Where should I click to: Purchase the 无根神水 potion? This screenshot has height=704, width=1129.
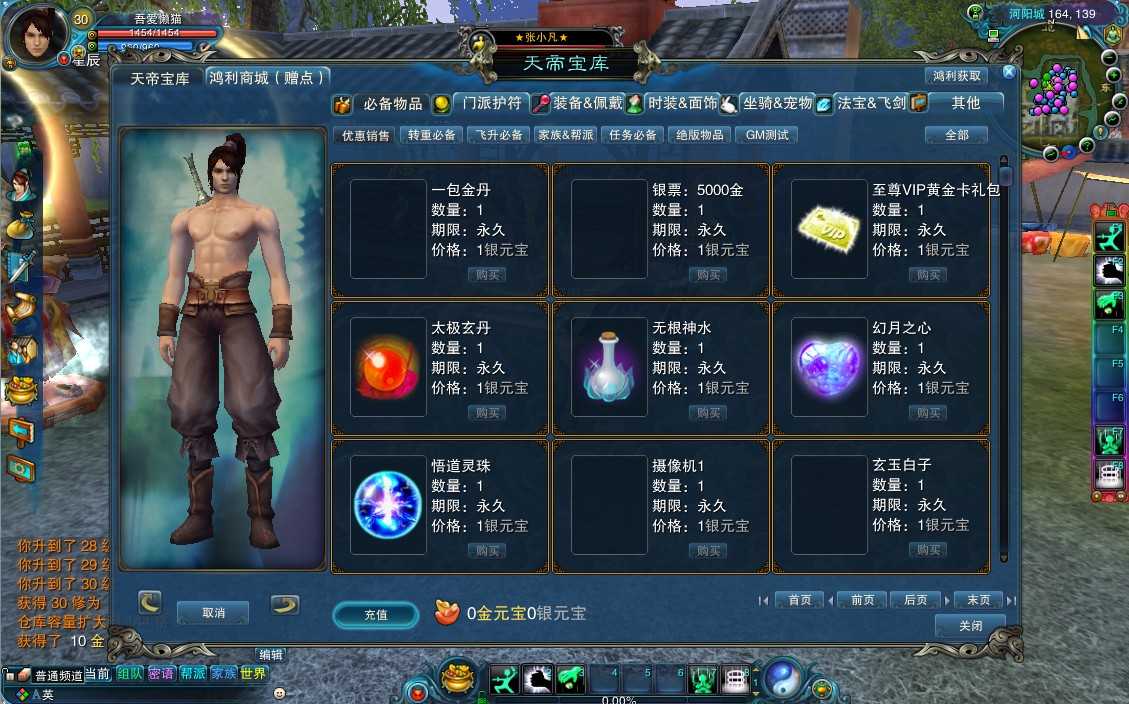coord(708,413)
